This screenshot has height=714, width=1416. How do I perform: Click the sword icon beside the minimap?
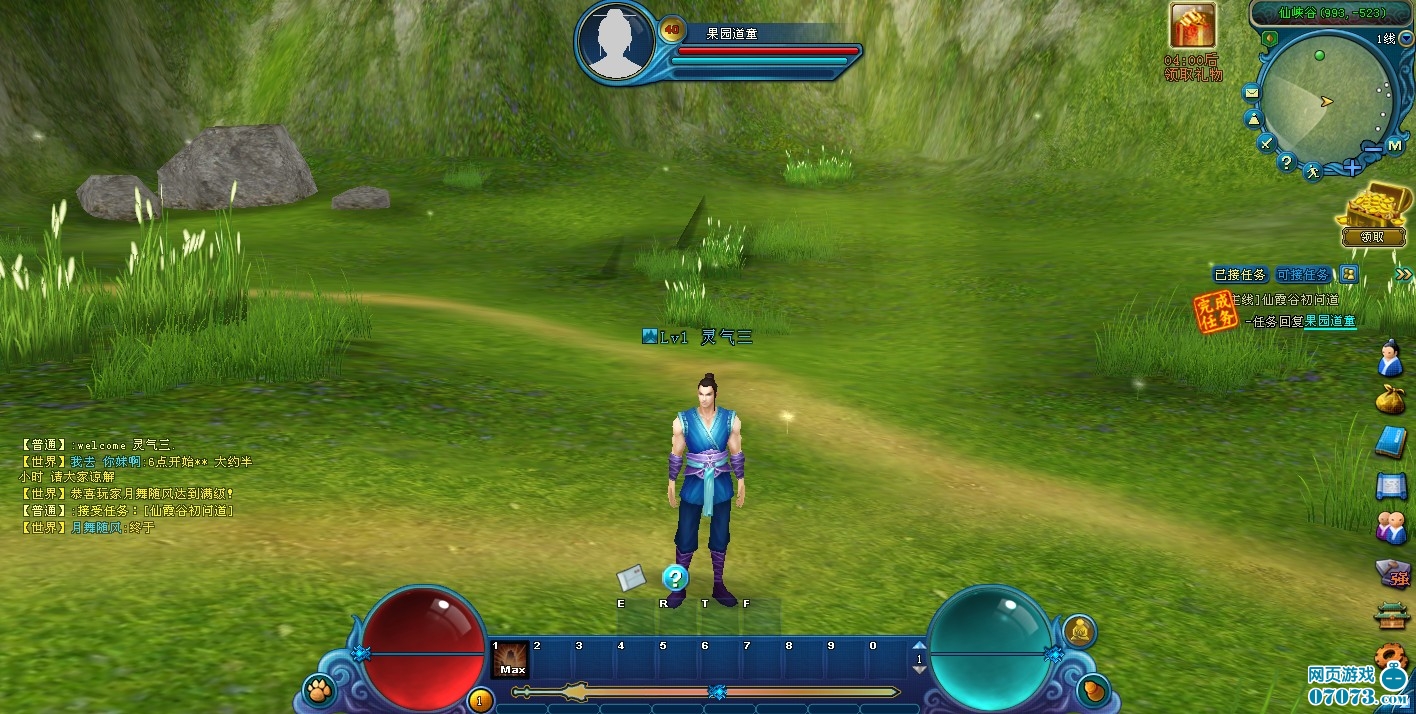1265,143
